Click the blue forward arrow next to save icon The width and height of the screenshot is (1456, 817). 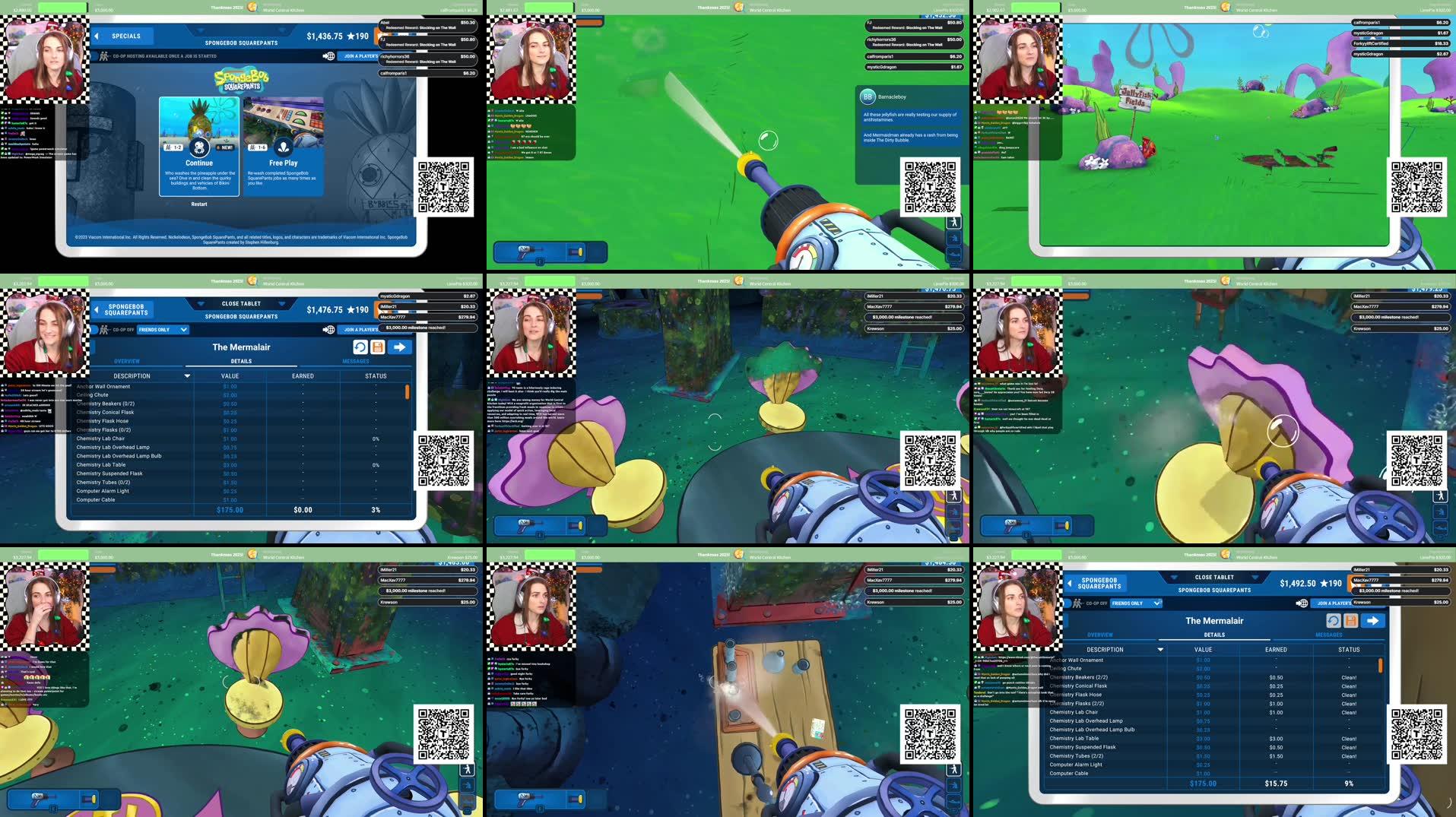pos(398,347)
